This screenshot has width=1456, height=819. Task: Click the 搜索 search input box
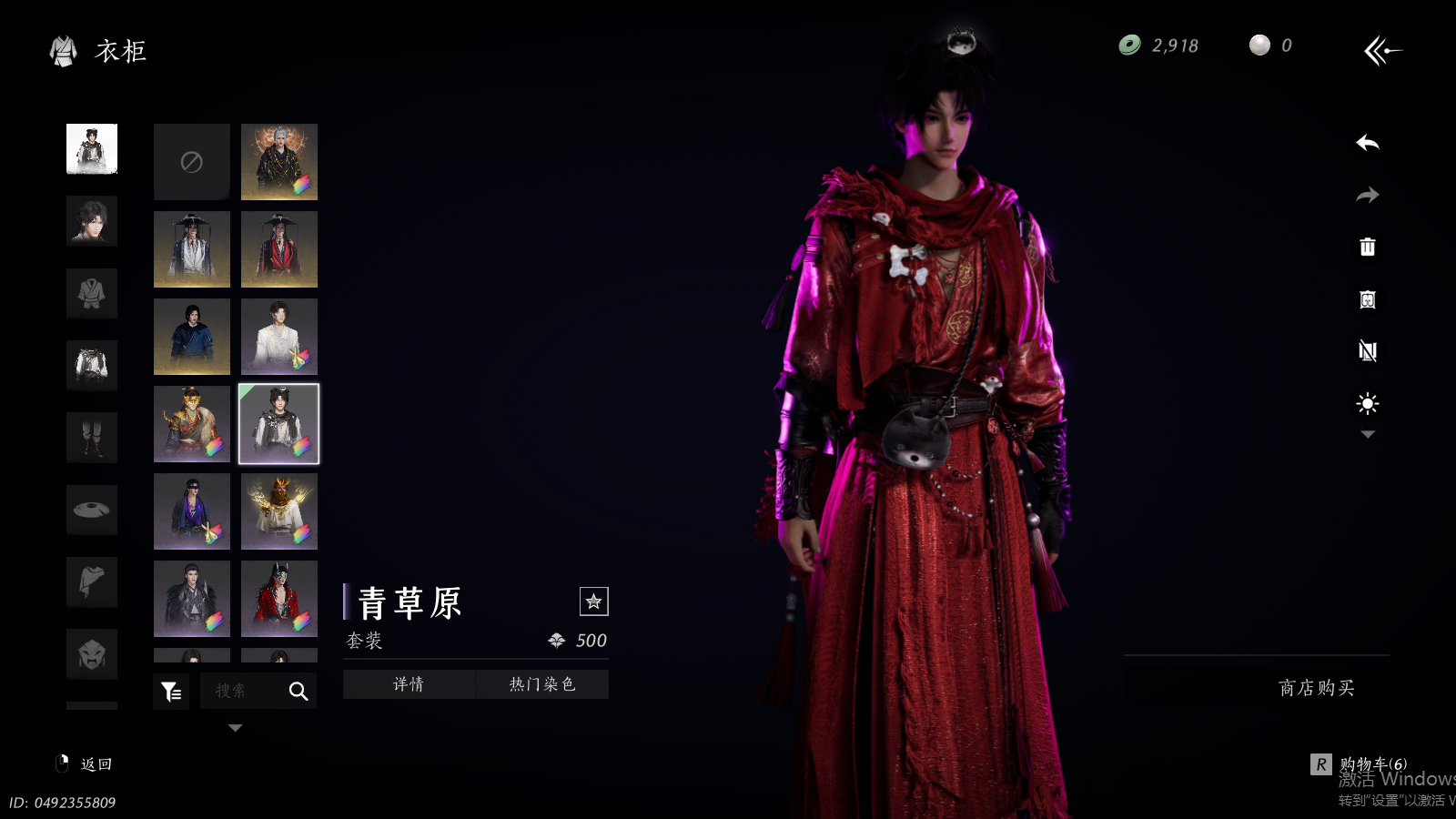242,692
